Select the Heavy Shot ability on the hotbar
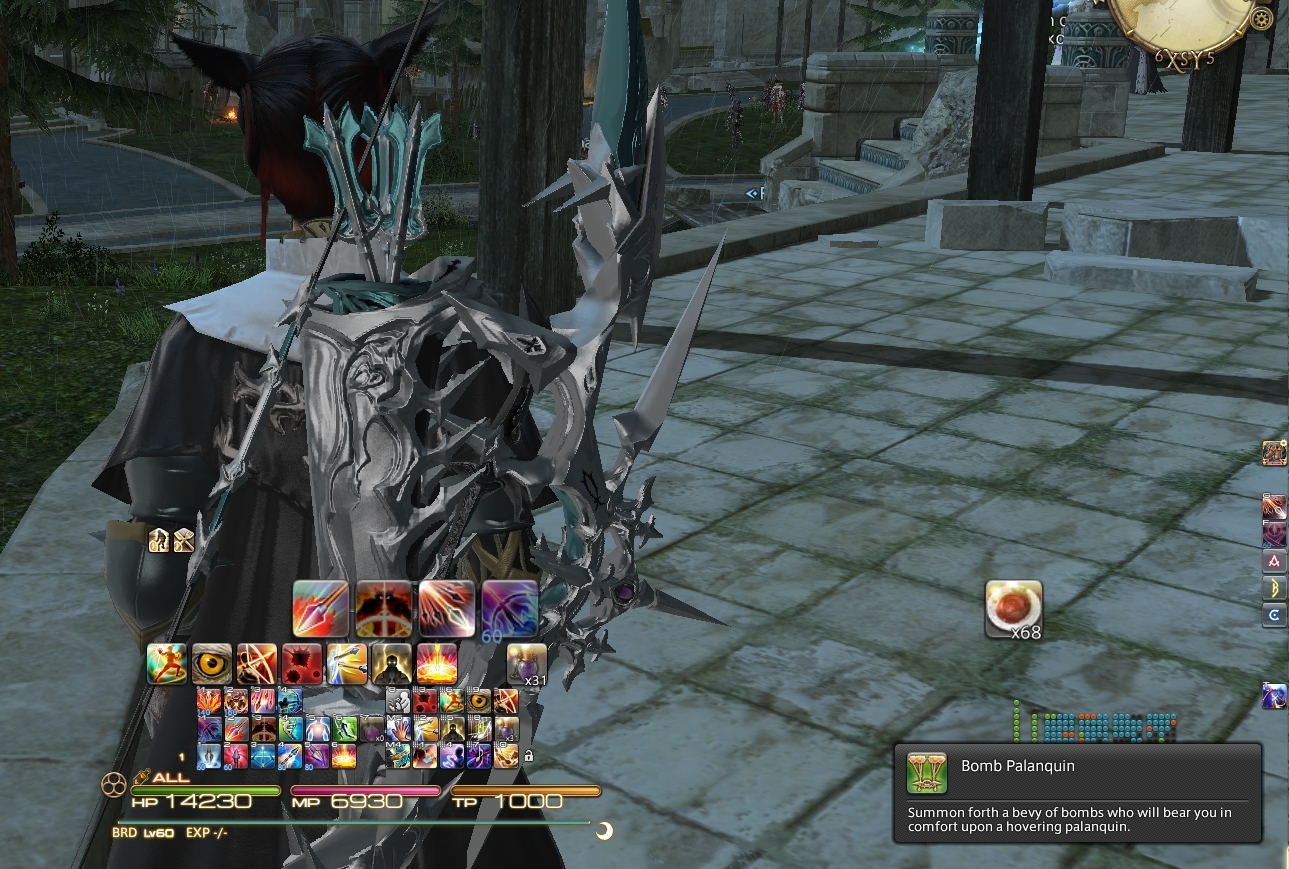This screenshot has height=869, width=1289. click(318, 608)
